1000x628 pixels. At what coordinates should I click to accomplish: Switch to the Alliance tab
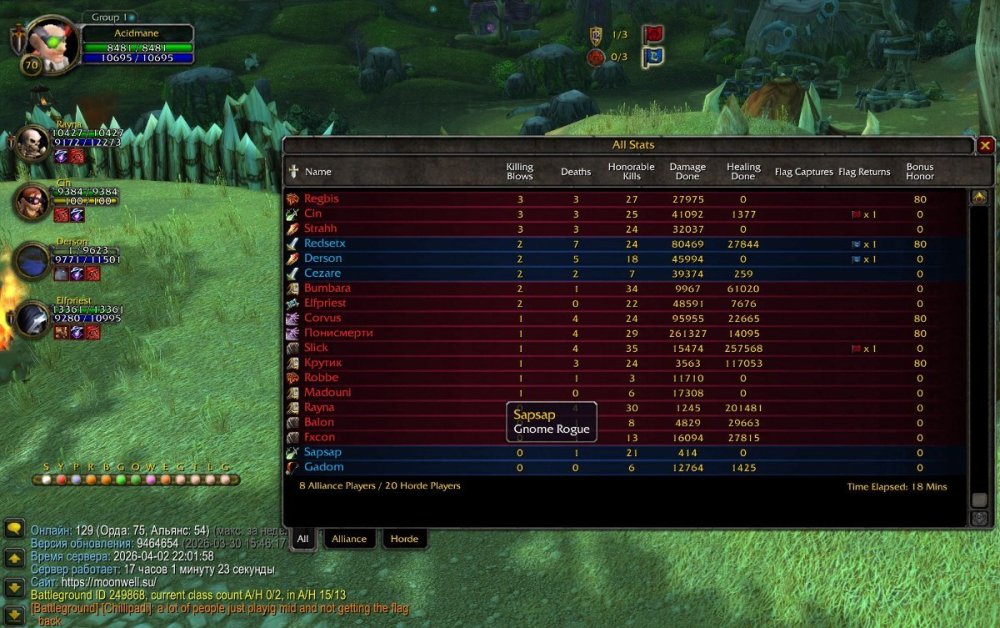click(x=349, y=539)
